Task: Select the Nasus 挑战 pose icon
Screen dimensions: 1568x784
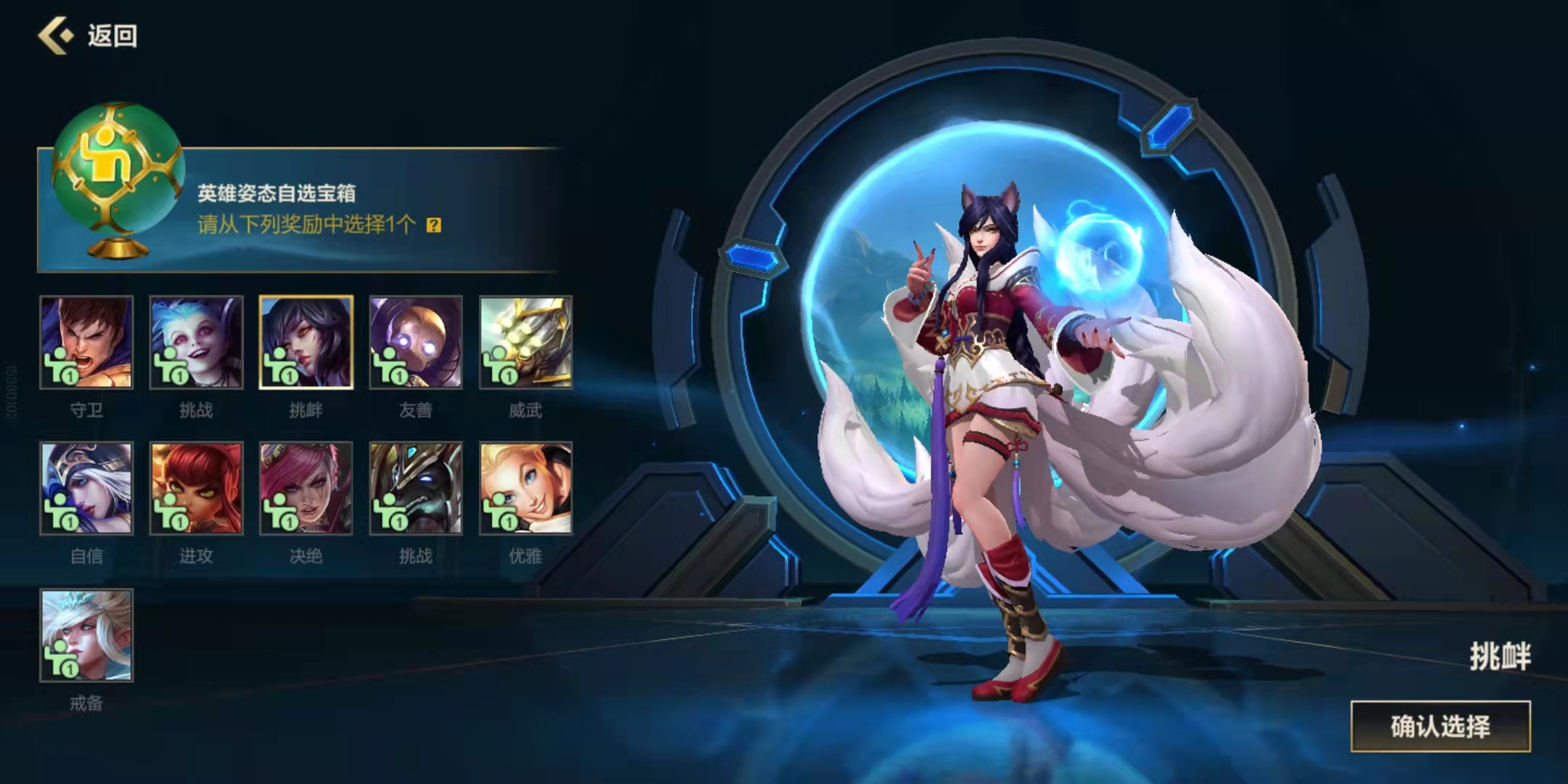Action: [x=415, y=490]
